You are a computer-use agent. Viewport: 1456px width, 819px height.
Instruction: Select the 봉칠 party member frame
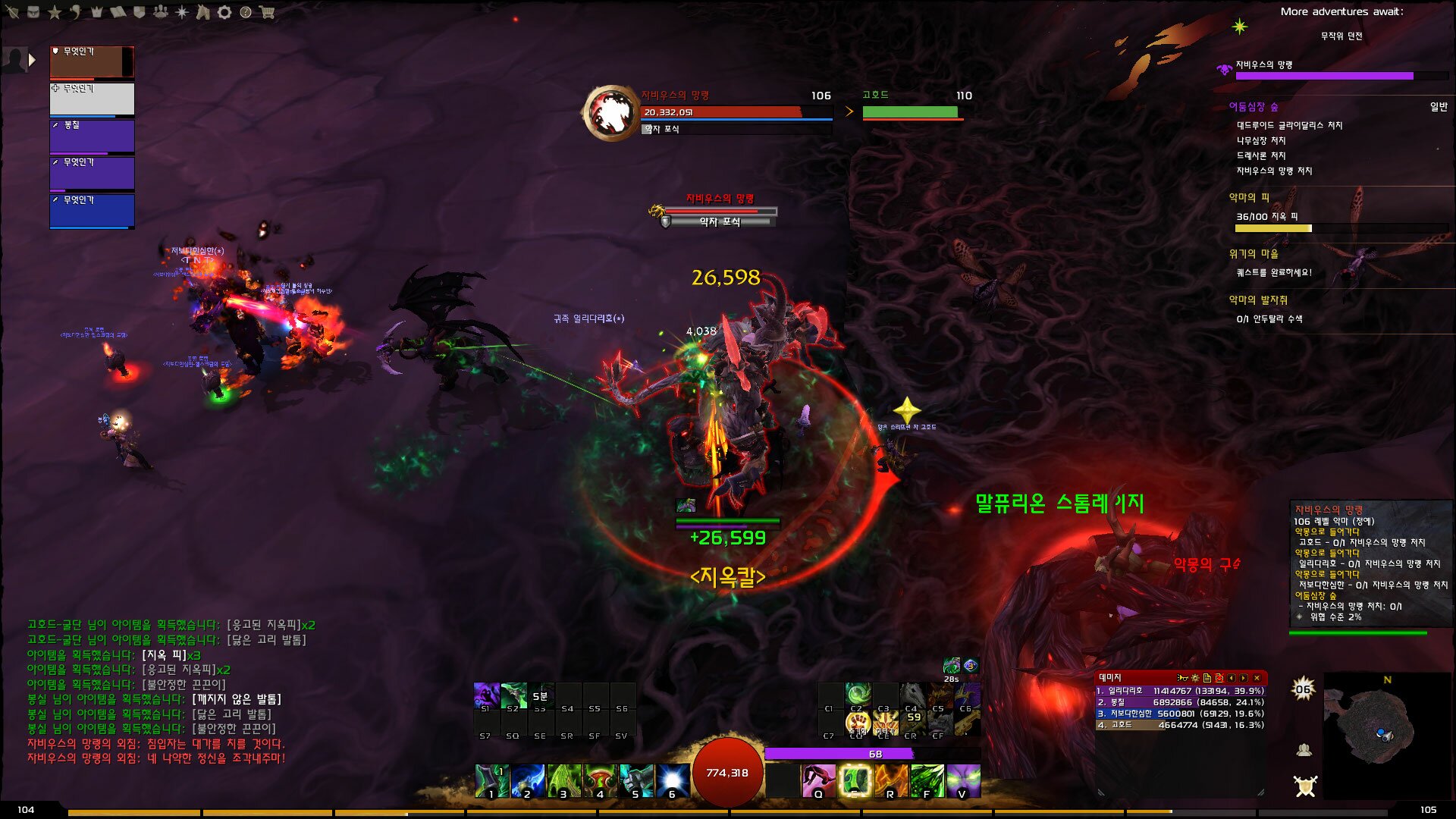[92, 136]
